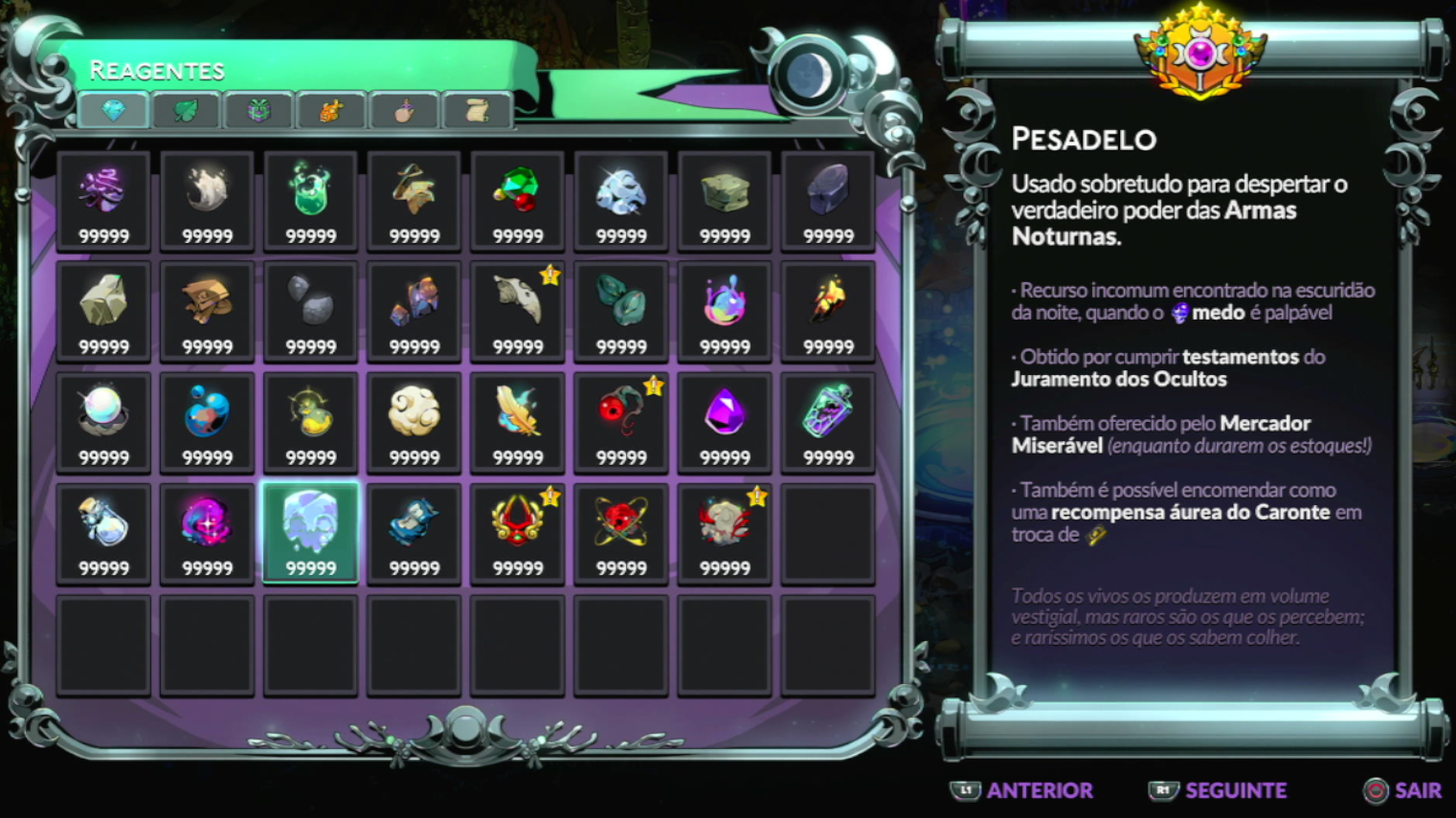The height and width of the screenshot is (818, 1456).
Task: Select the blue diamond reagents tab
Action: [113, 111]
